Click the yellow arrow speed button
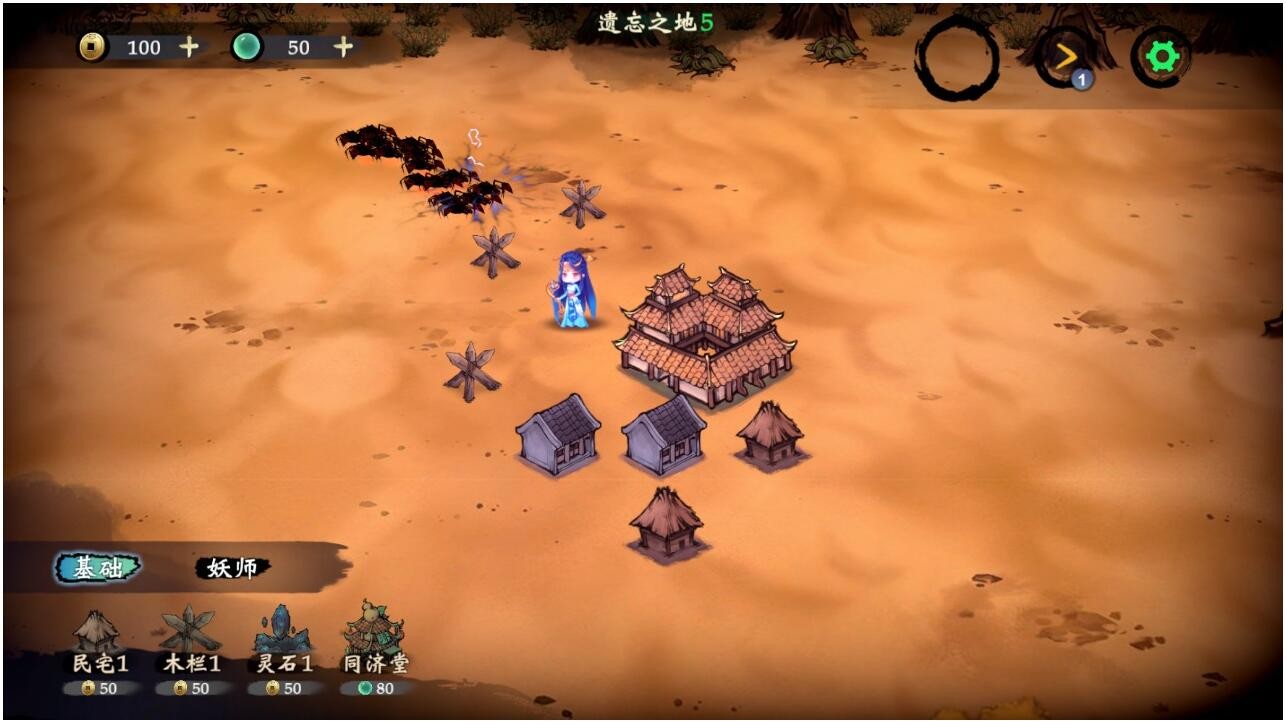Viewport: 1286px width, 721px height. tap(1066, 57)
